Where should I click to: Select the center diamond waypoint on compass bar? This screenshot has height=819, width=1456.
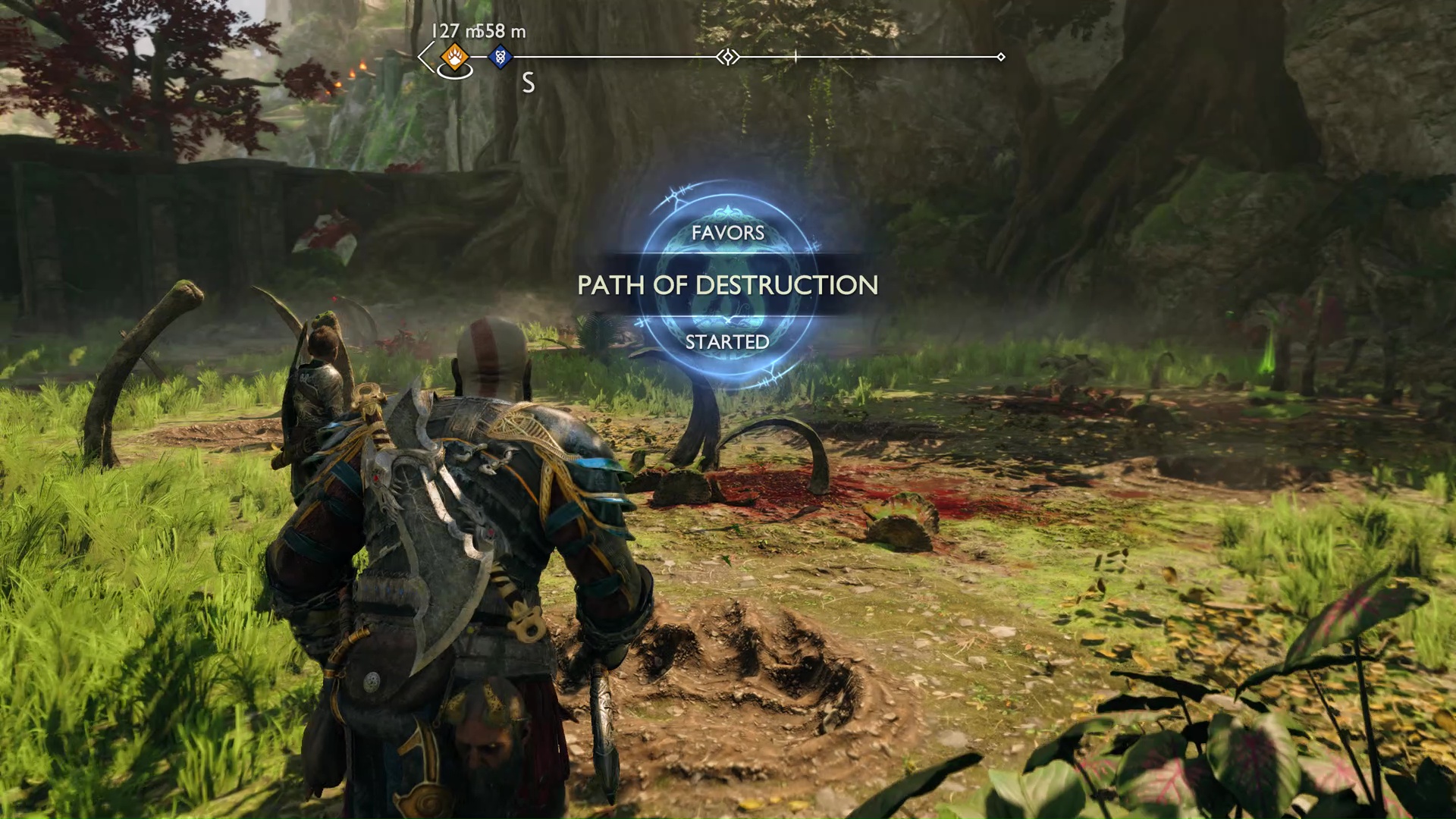tap(728, 55)
